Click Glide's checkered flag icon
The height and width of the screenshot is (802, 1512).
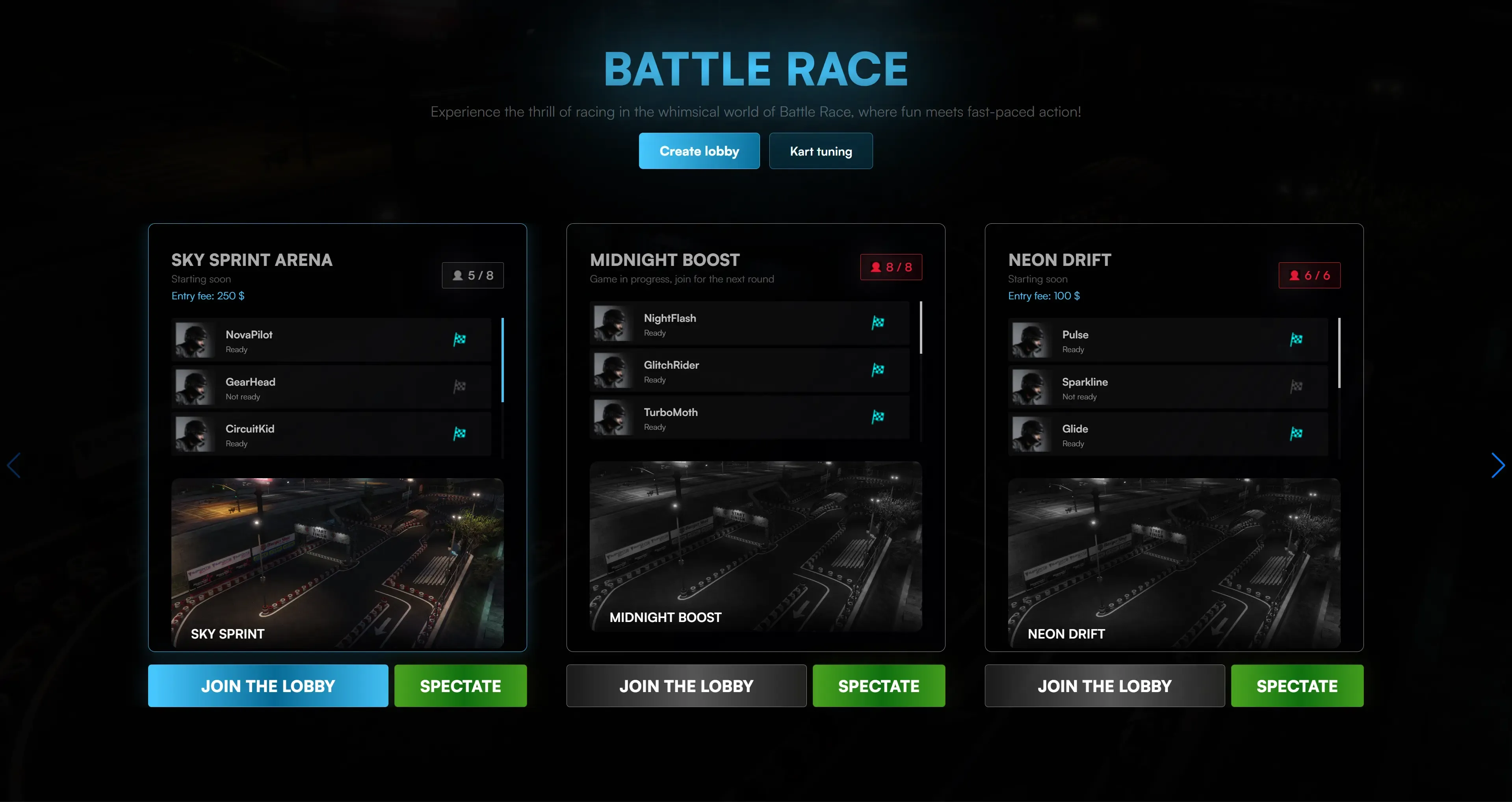point(1296,433)
